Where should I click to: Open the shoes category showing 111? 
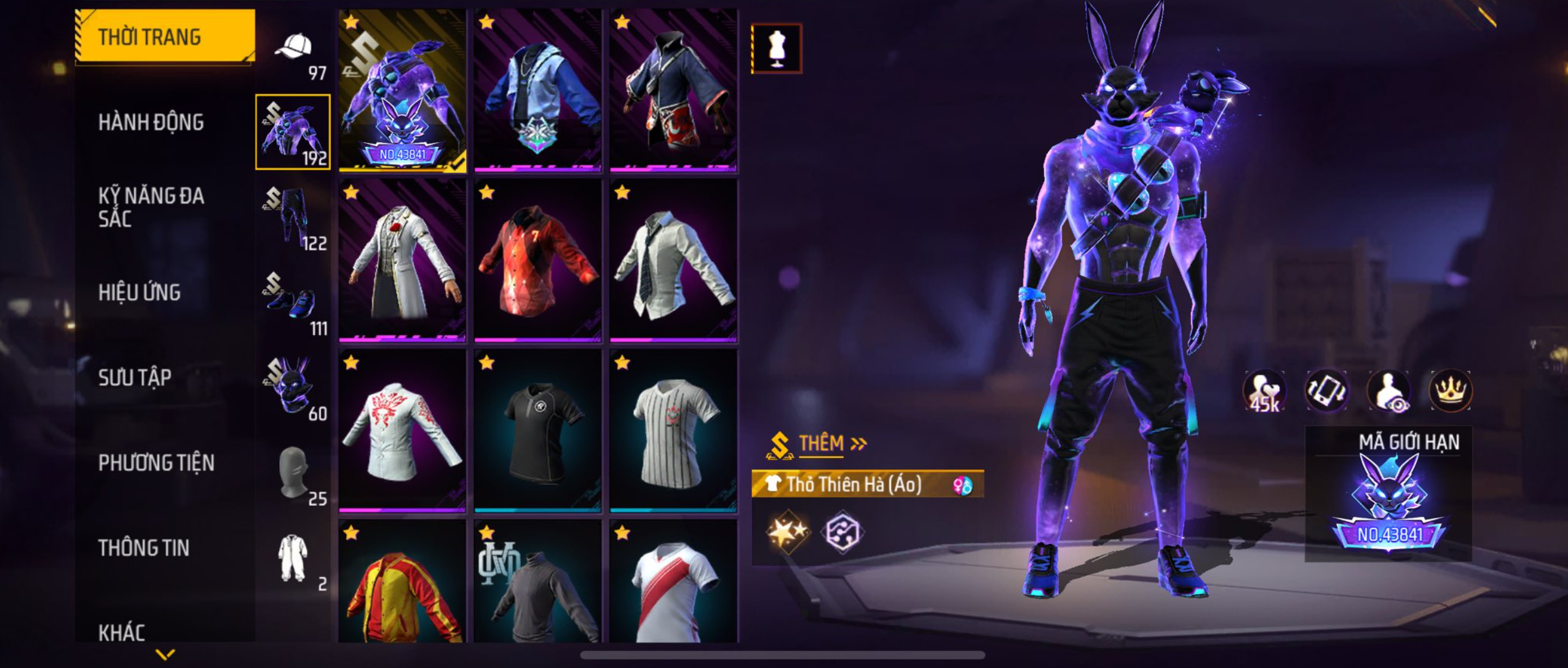coord(293,302)
